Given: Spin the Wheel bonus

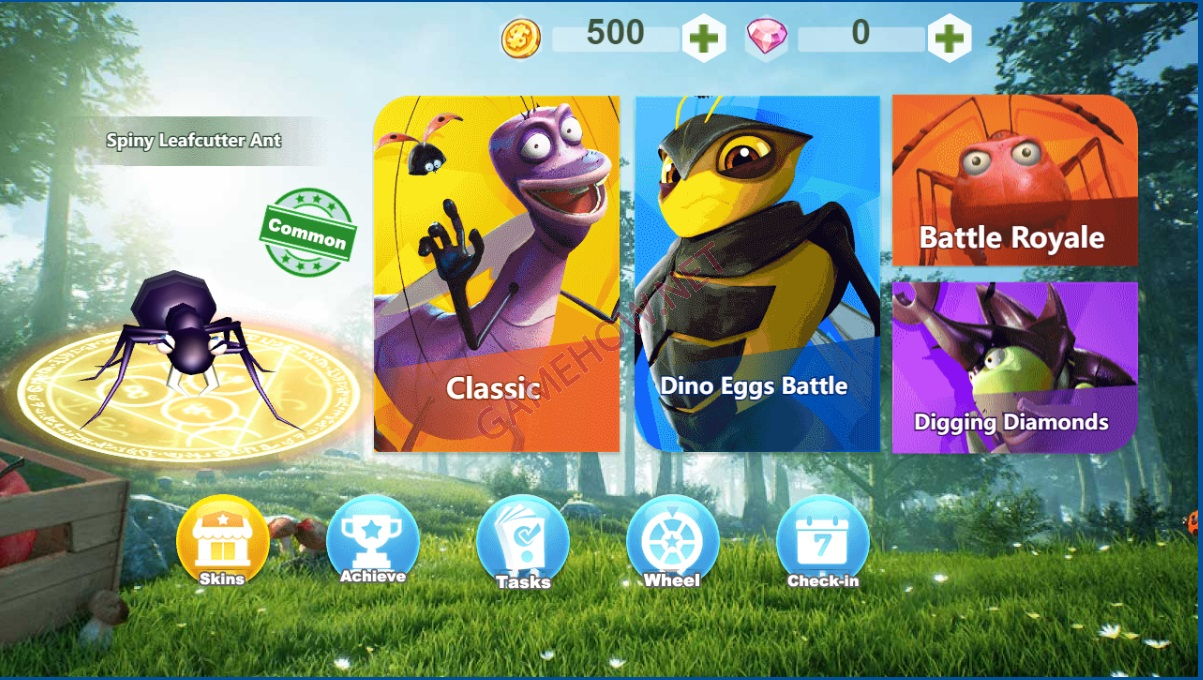Looking at the screenshot, I should [x=672, y=541].
